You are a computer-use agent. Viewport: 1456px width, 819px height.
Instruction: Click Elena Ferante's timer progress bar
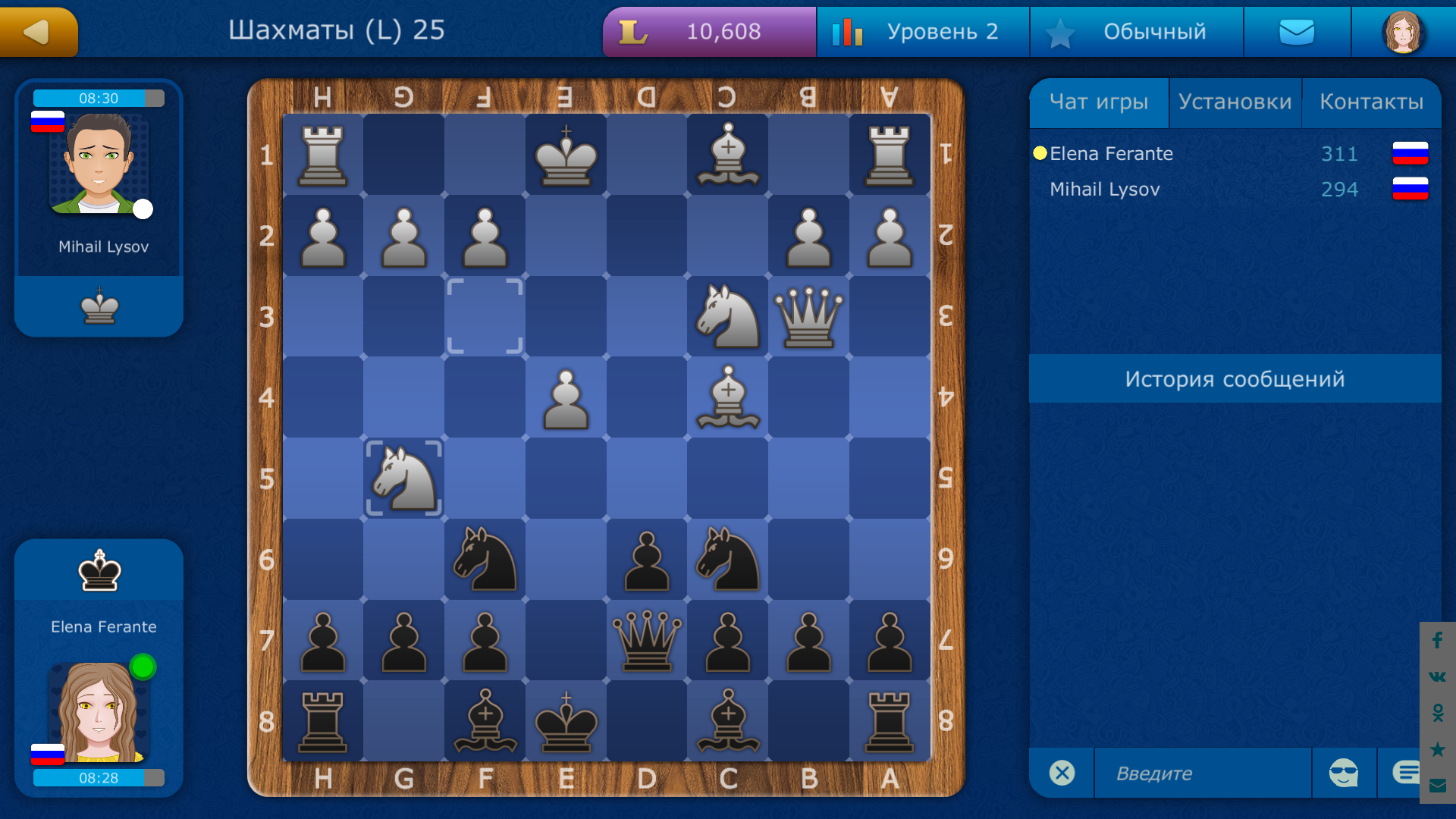pos(97,777)
